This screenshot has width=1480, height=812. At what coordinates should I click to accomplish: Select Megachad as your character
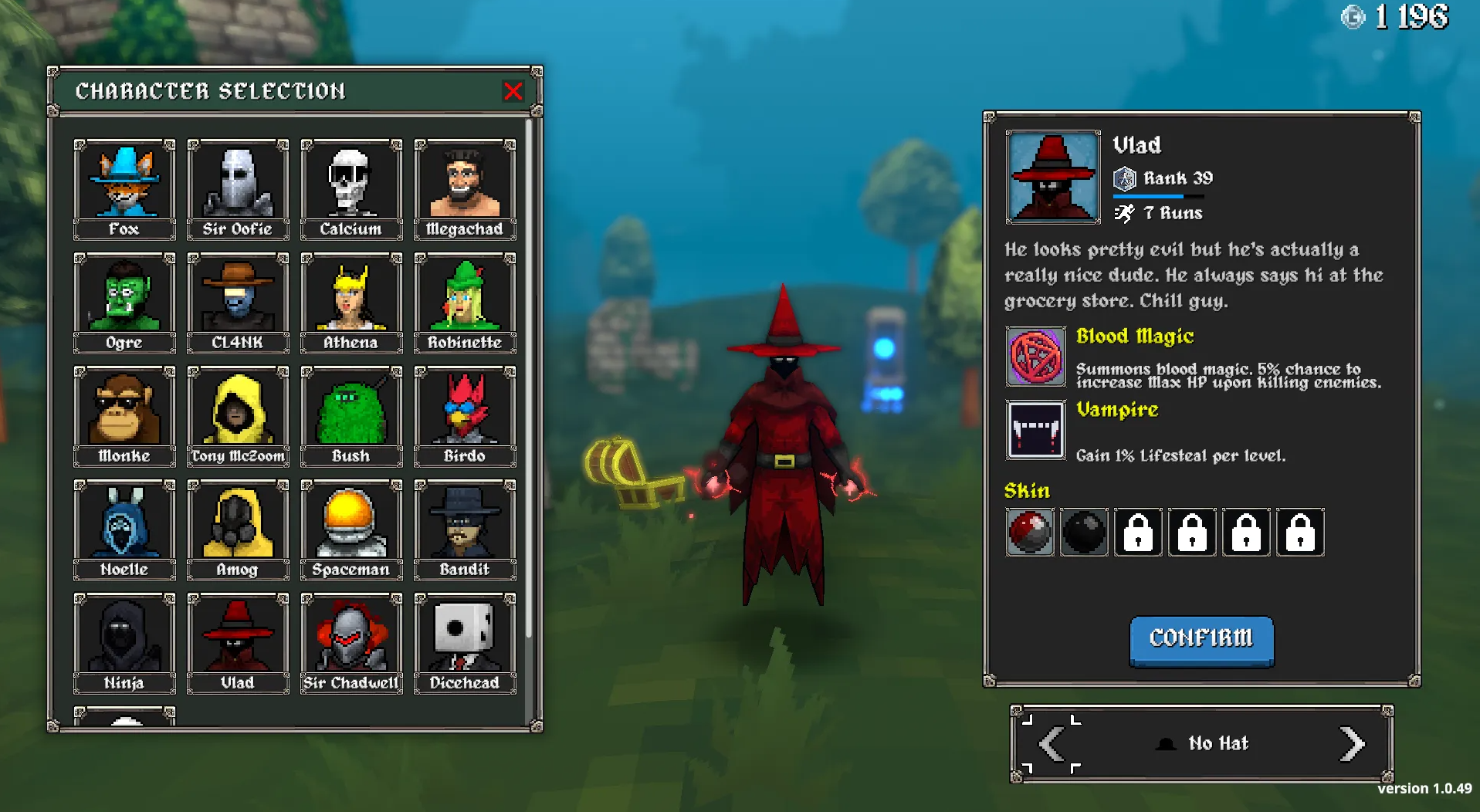pyautogui.click(x=465, y=188)
